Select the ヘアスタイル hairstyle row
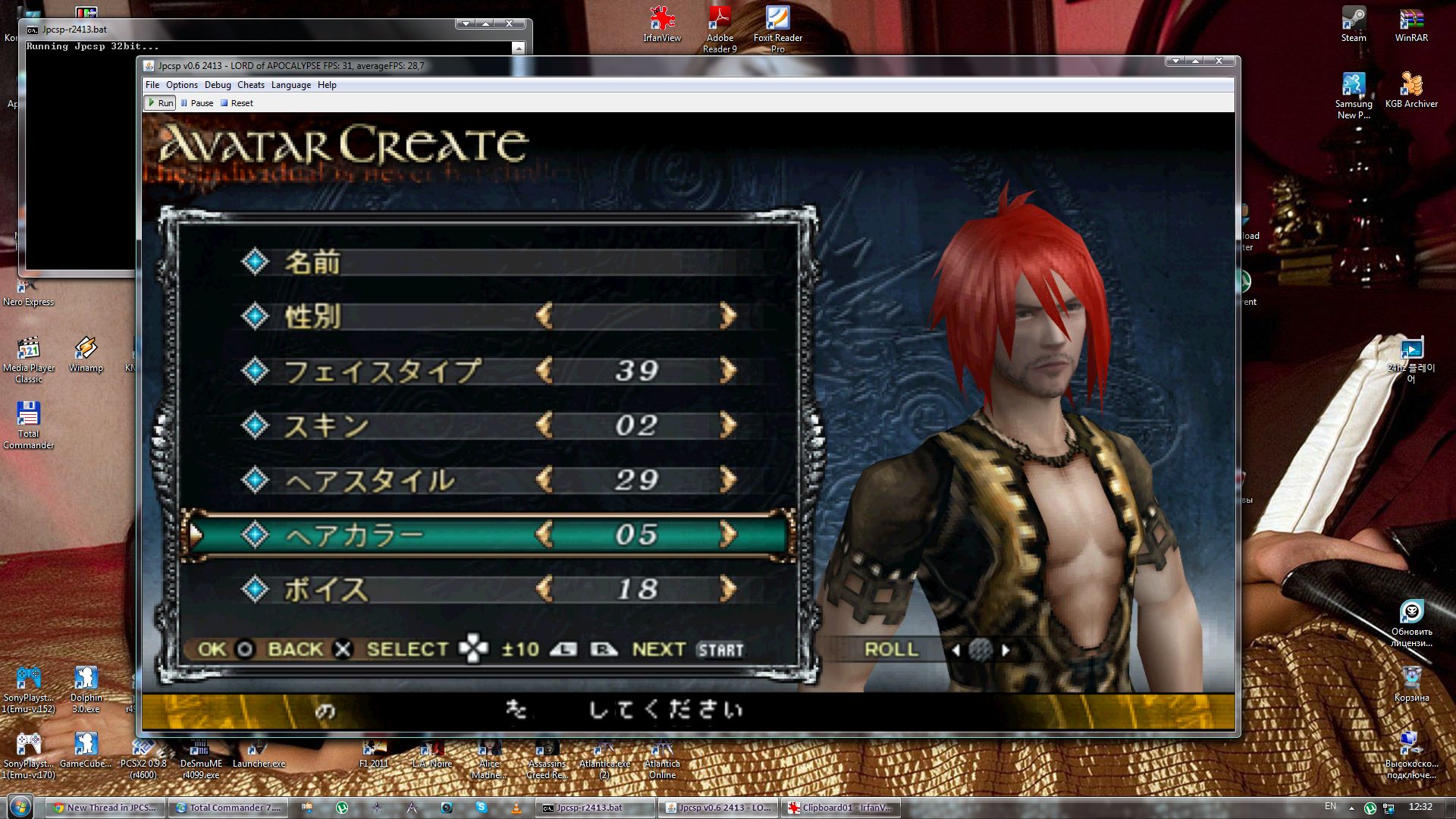1456x819 pixels. [370, 480]
